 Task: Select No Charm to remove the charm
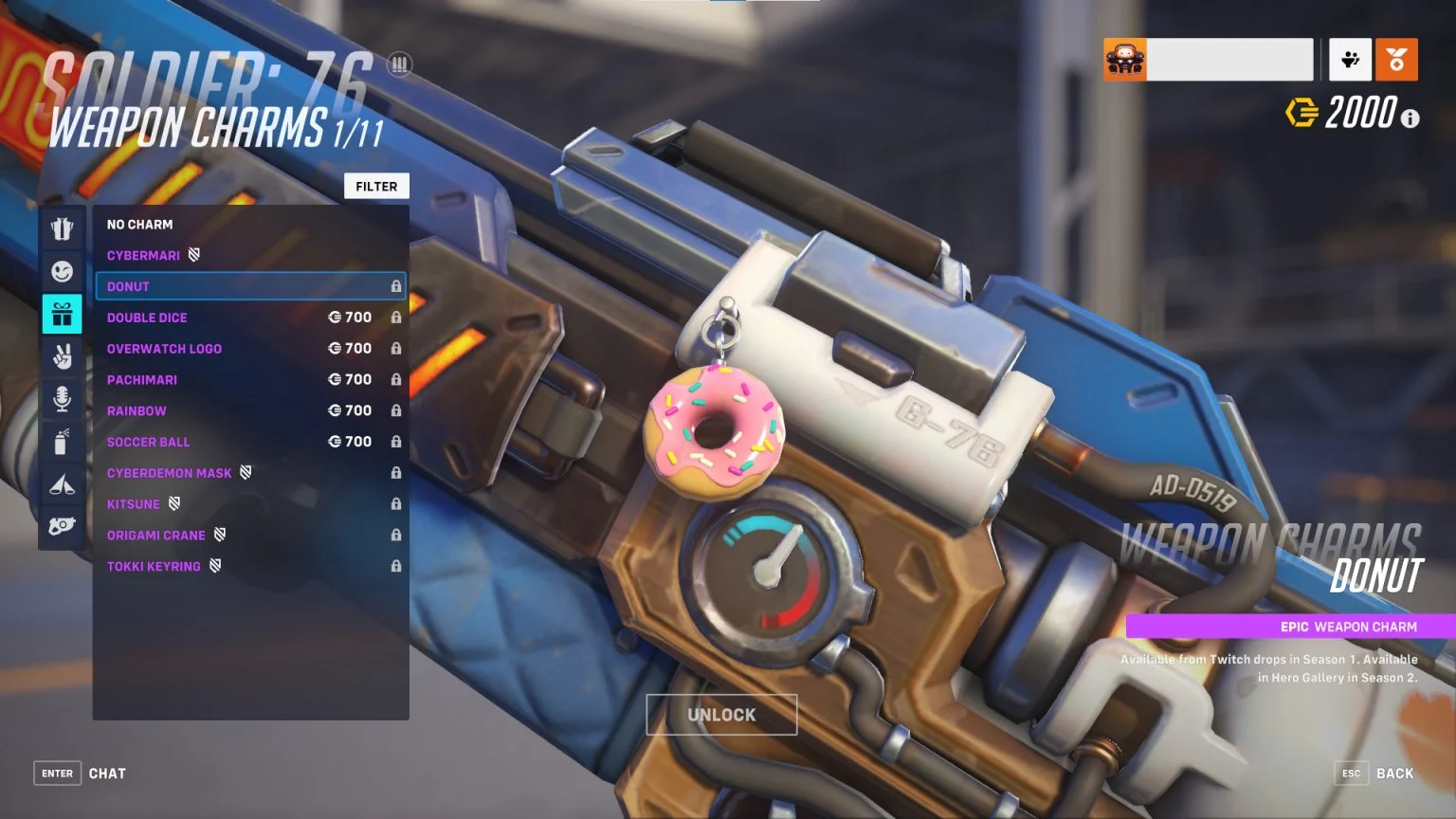(x=139, y=224)
